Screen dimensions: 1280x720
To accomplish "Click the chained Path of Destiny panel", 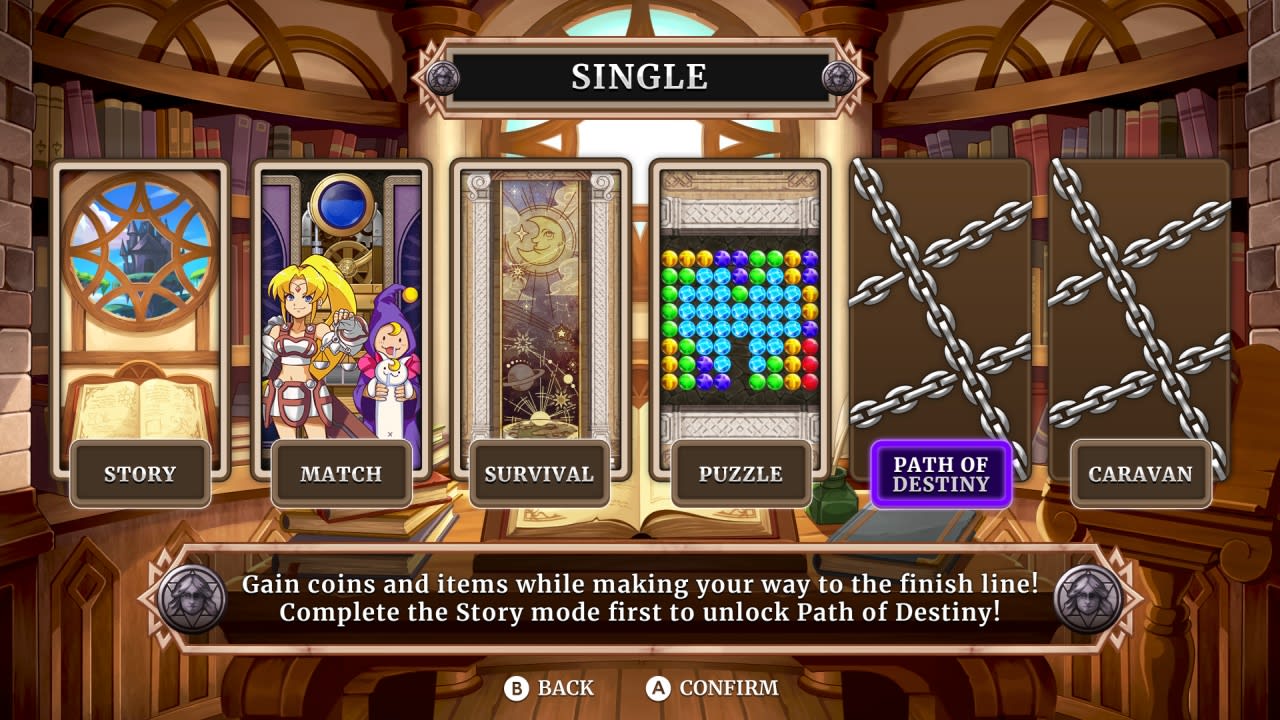I will [x=940, y=300].
